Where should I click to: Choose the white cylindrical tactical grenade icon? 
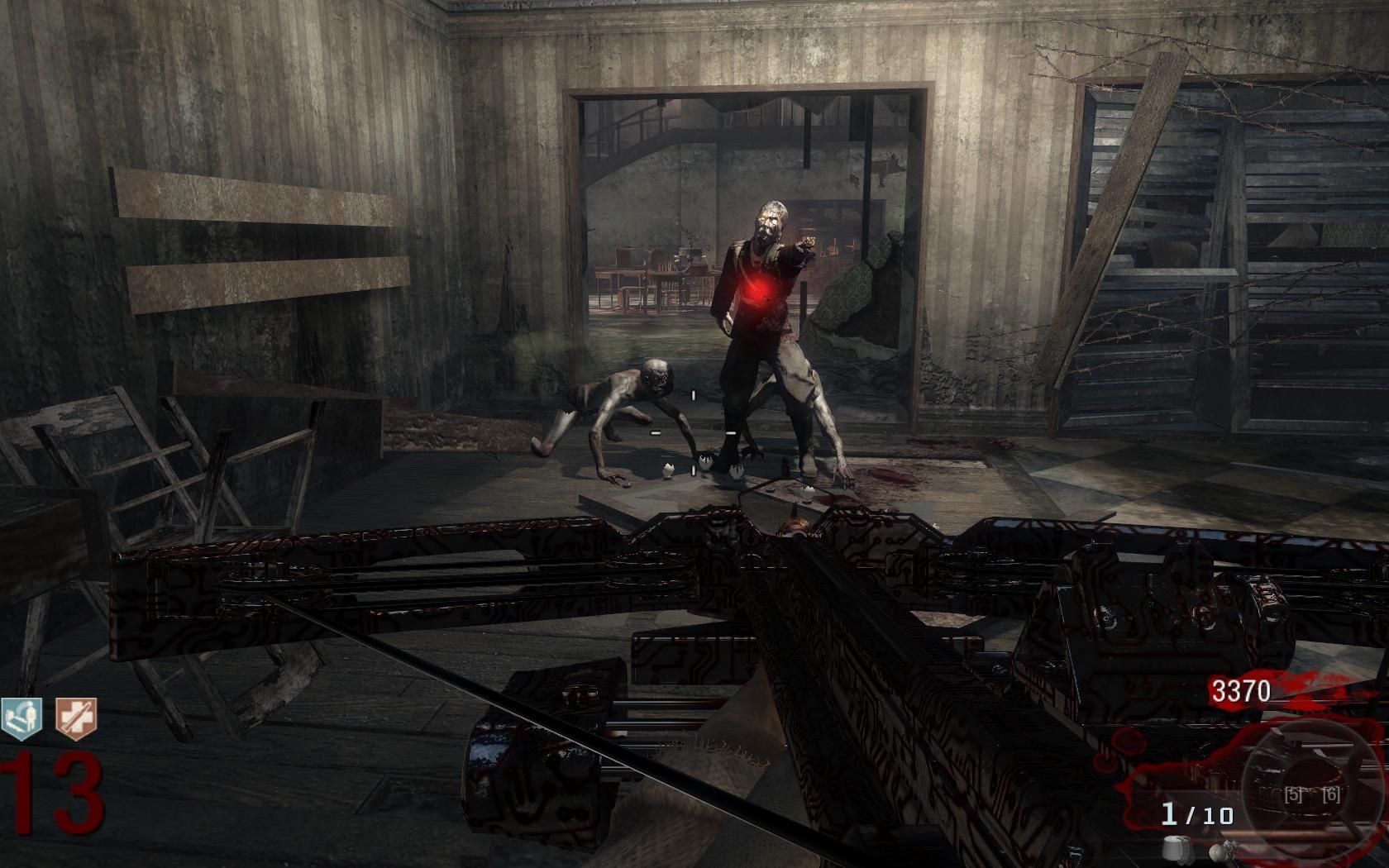tap(1173, 849)
